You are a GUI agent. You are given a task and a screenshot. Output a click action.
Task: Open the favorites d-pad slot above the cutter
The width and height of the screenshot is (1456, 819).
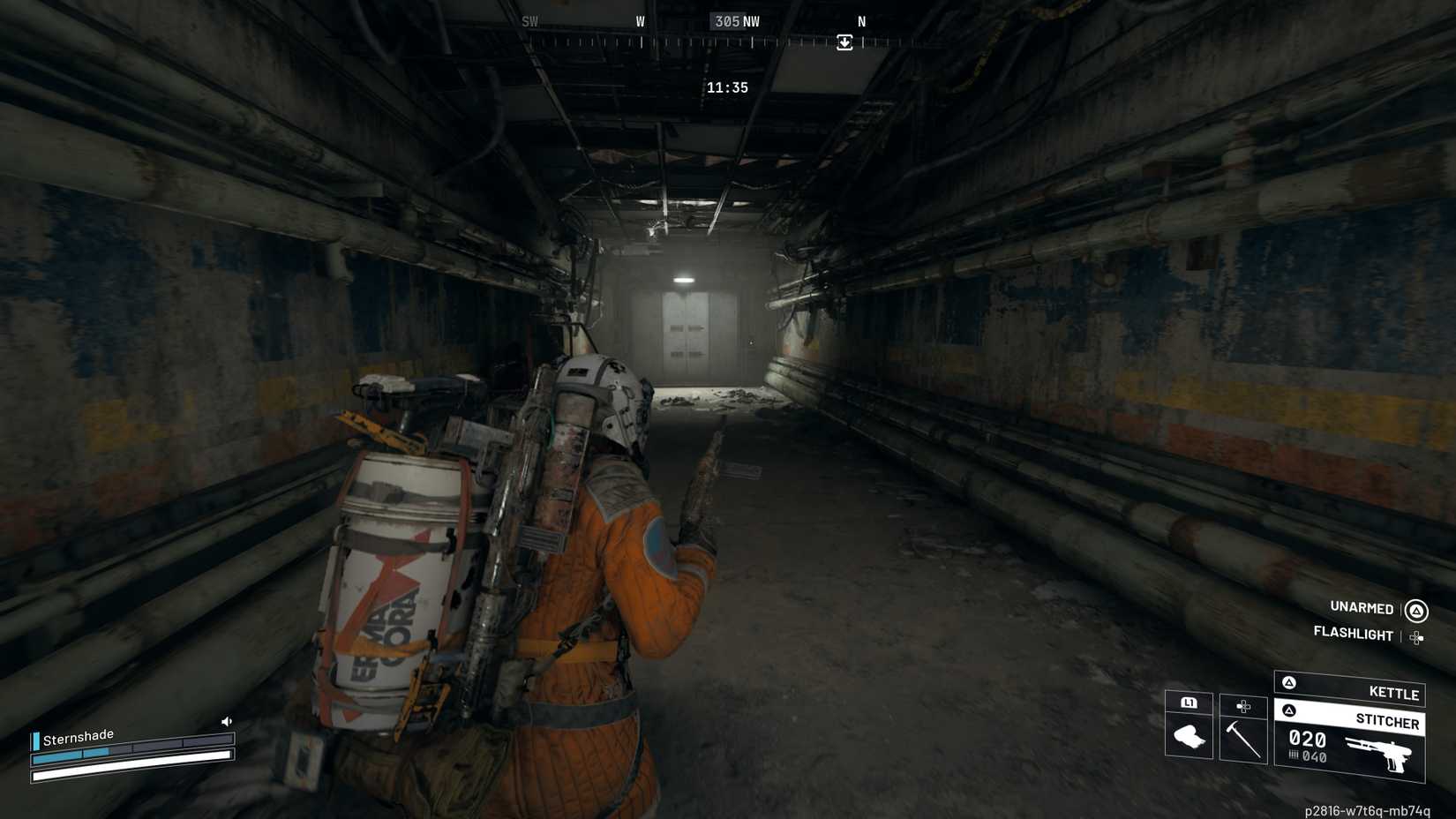coord(1244,704)
